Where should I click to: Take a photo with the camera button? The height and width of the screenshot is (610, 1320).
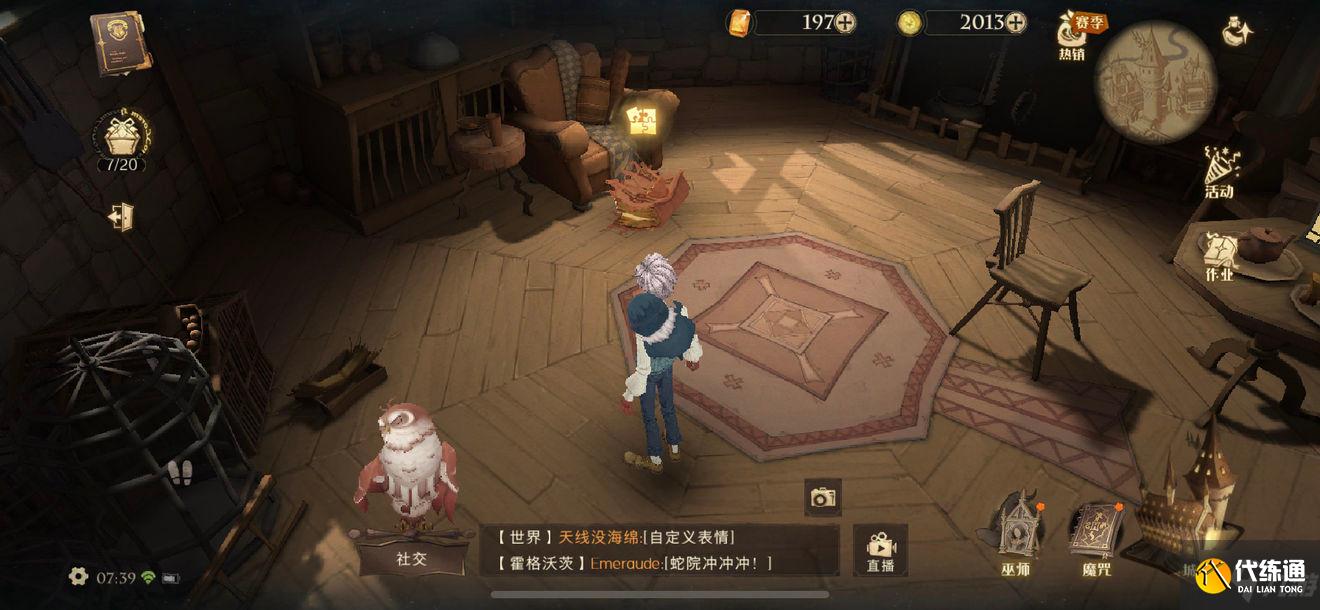[x=822, y=497]
